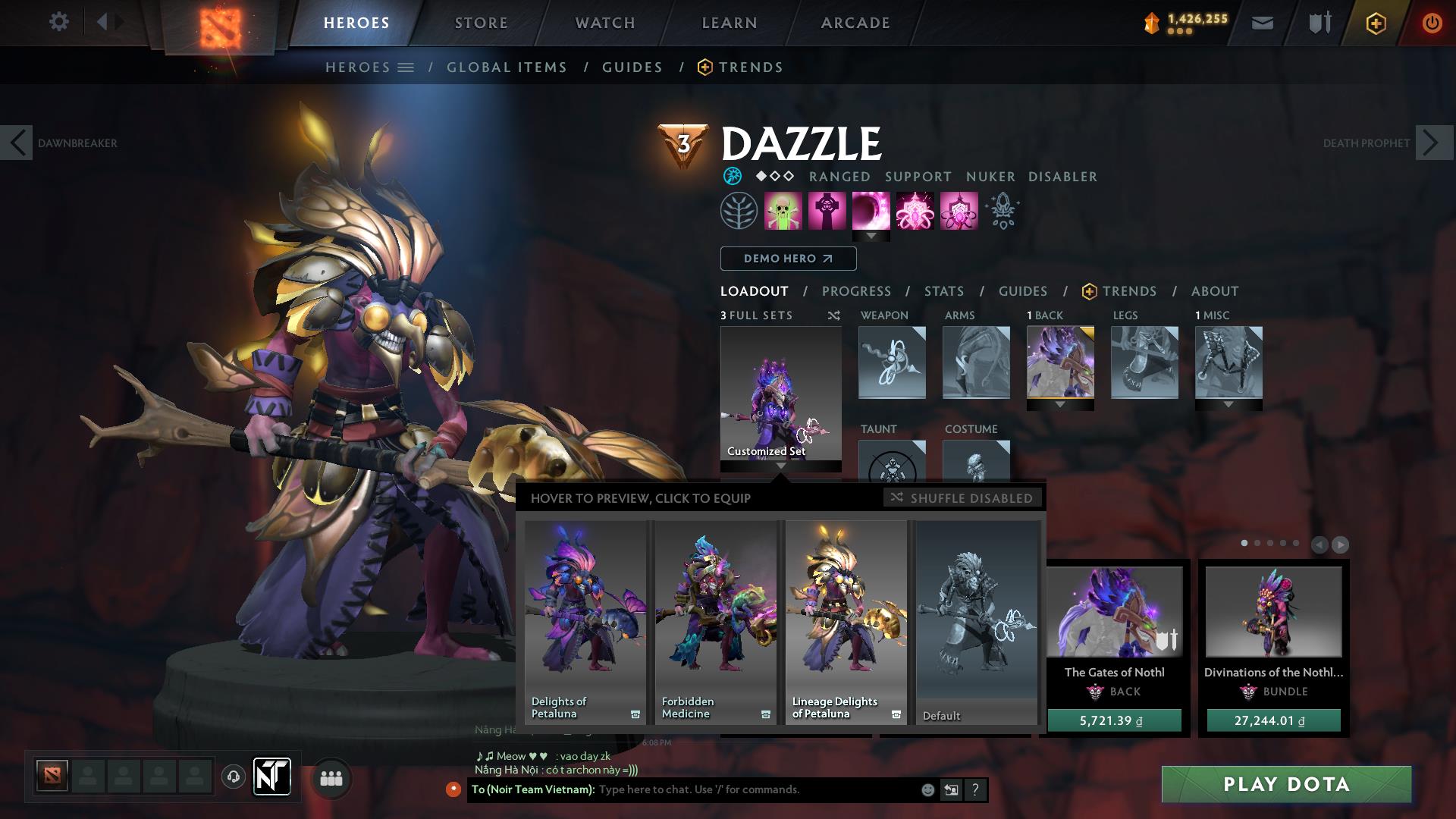1456x819 pixels.
Task: Click the shuffle icon beside 3 Full Sets
Action: click(x=833, y=315)
